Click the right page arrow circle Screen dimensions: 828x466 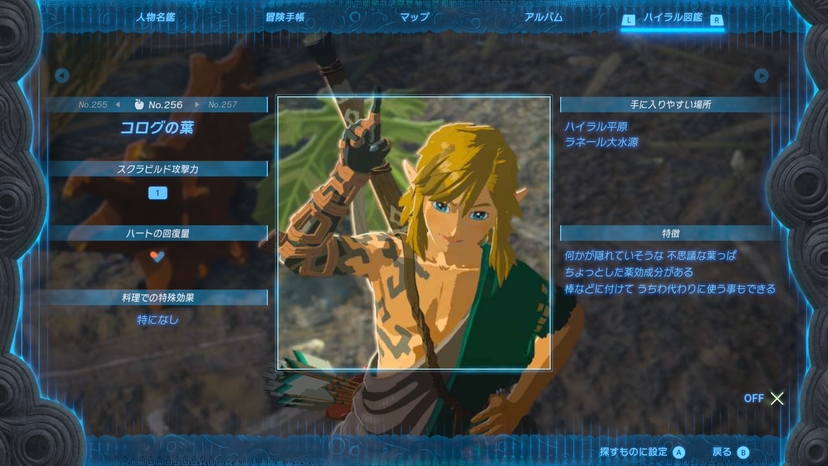pos(761,75)
